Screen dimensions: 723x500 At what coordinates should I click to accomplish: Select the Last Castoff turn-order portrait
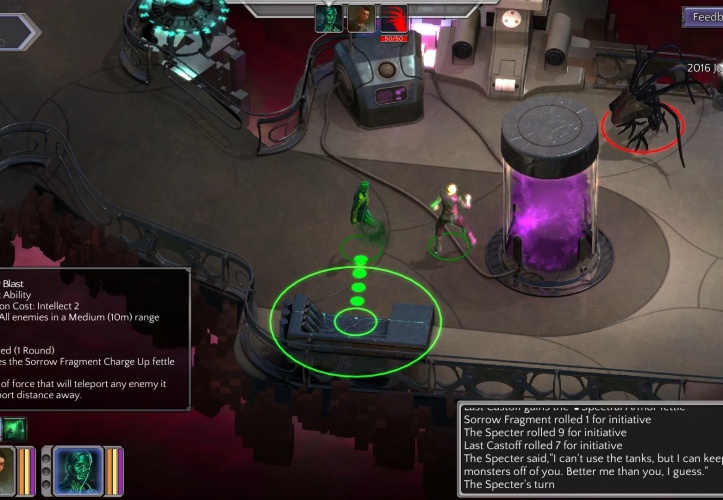coord(361,18)
